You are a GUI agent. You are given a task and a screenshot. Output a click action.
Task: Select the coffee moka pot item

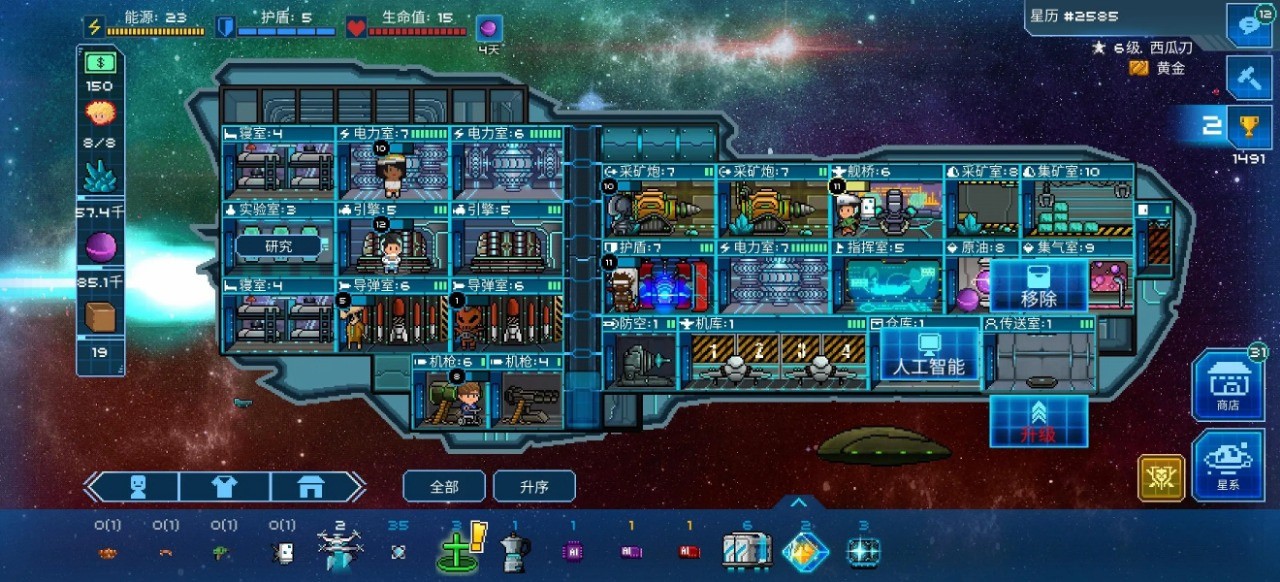(514, 551)
